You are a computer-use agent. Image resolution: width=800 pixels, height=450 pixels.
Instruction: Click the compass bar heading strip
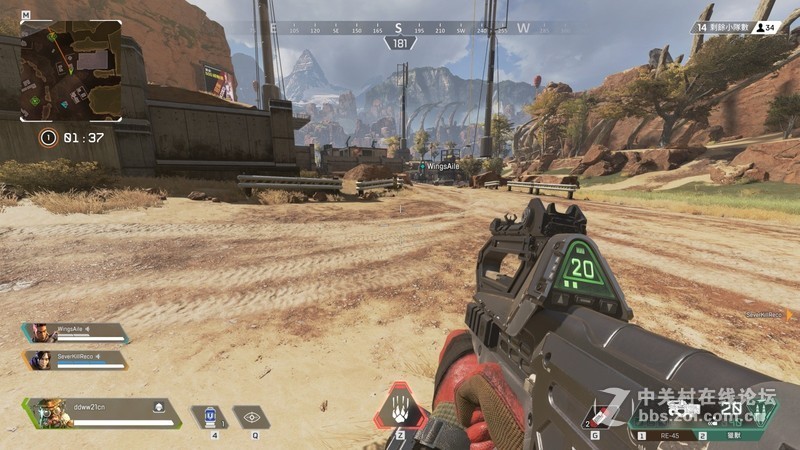coord(400,29)
